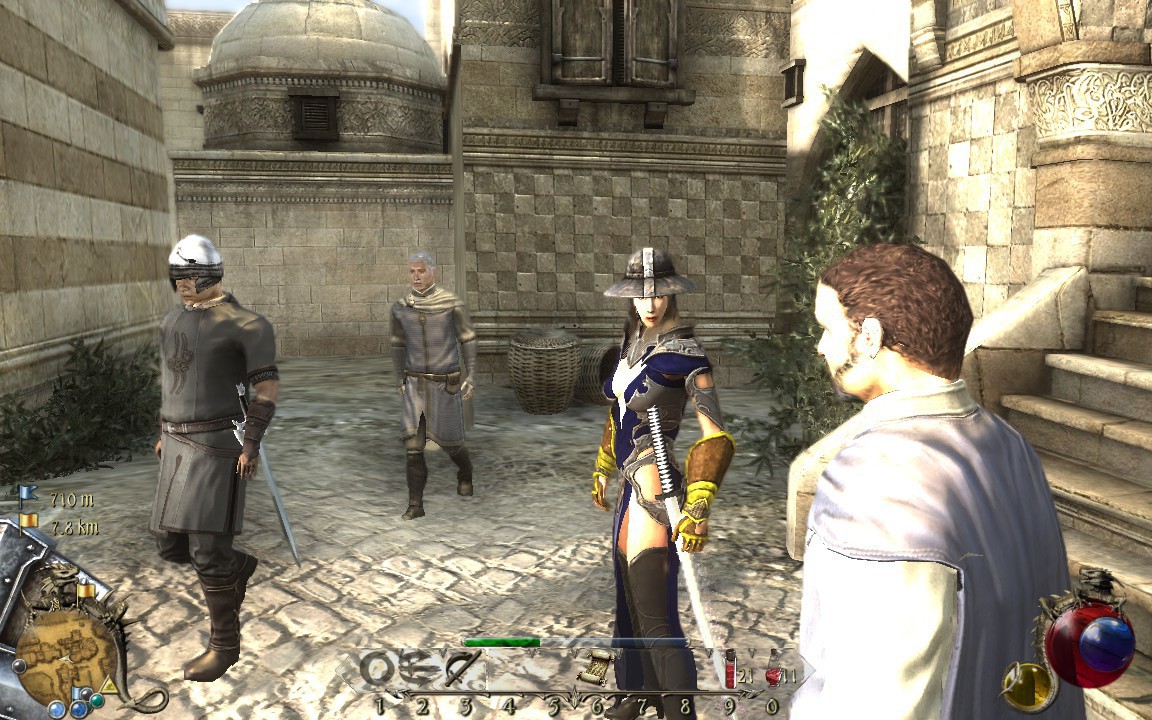Click the yellow flag 7.8 km quest marker

coord(27,521)
